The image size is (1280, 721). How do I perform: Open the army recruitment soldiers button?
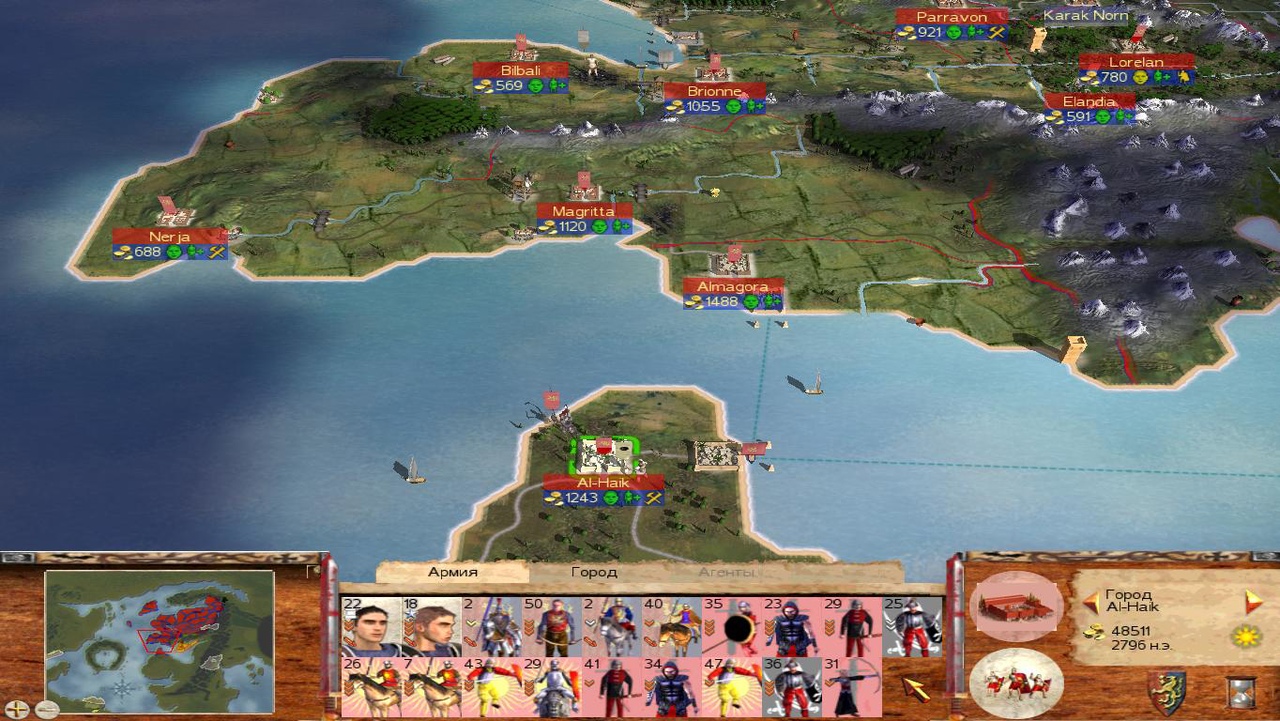coord(1016,682)
